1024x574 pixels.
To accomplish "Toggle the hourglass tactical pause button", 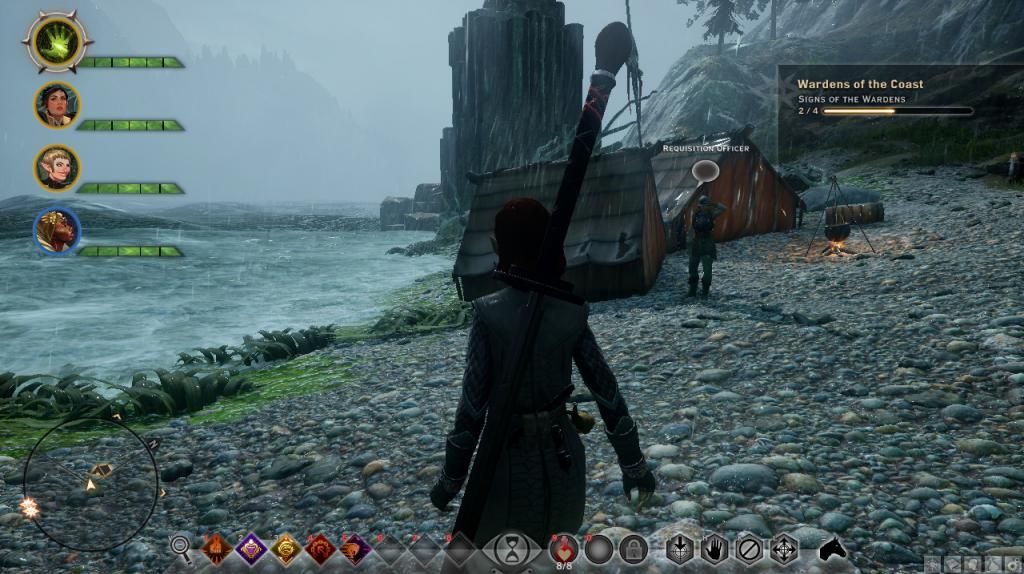I will pos(512,548).
